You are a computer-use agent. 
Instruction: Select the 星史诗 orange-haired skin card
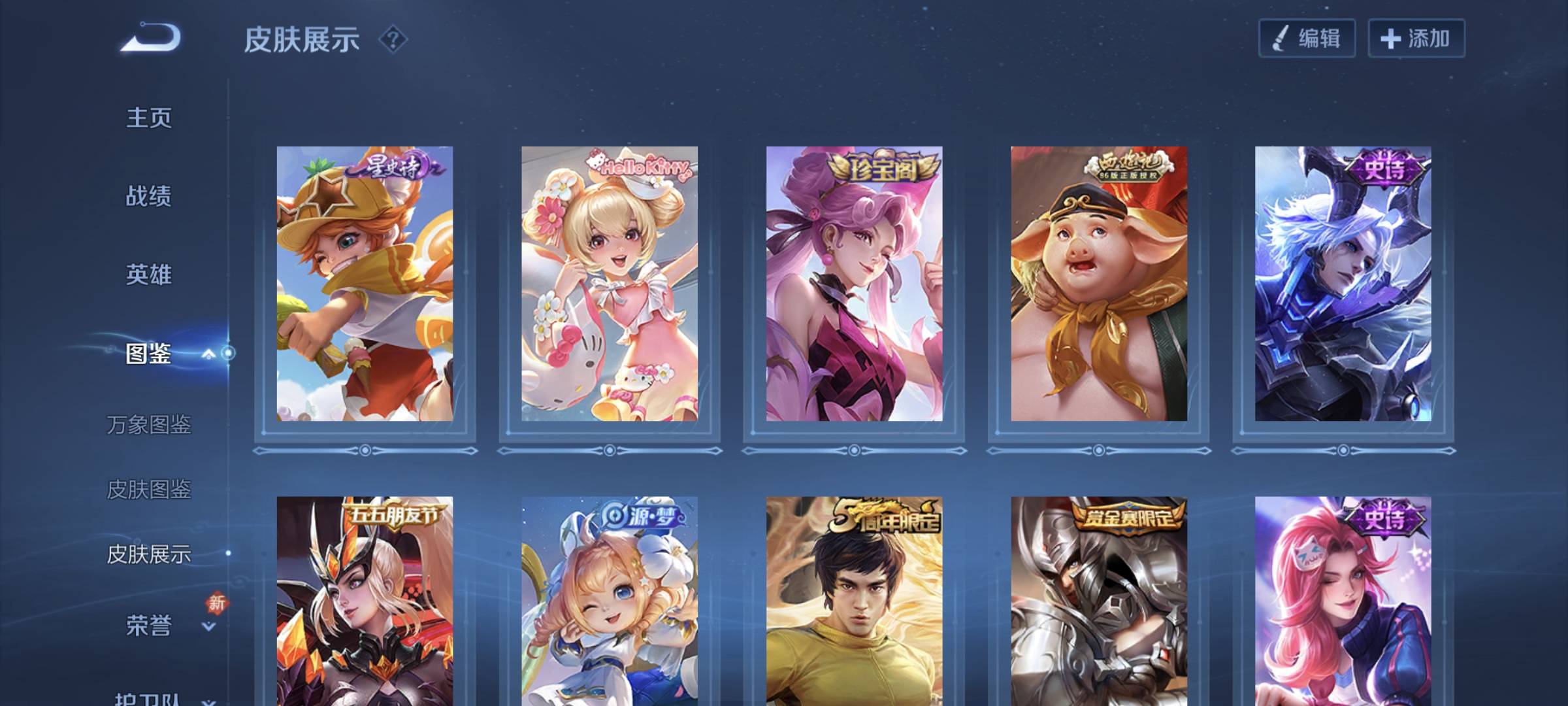point(365,284)
